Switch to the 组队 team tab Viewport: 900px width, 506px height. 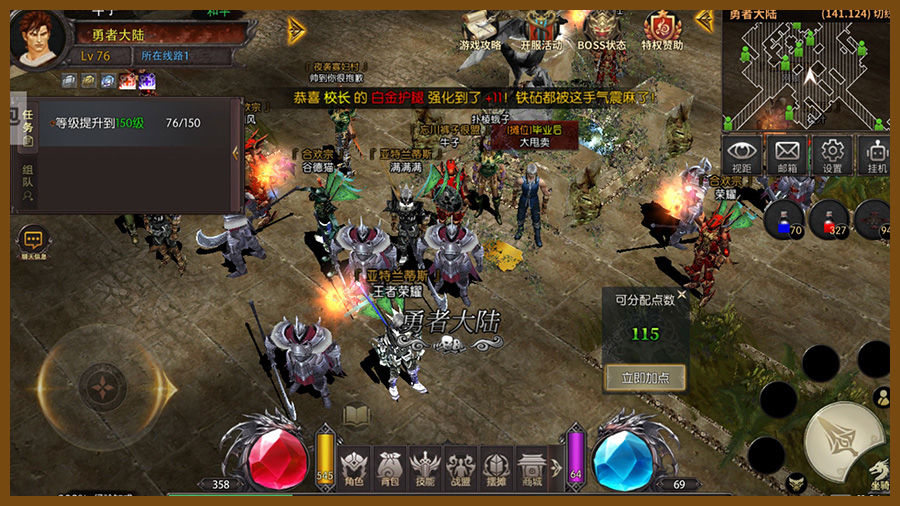[28, 183]
